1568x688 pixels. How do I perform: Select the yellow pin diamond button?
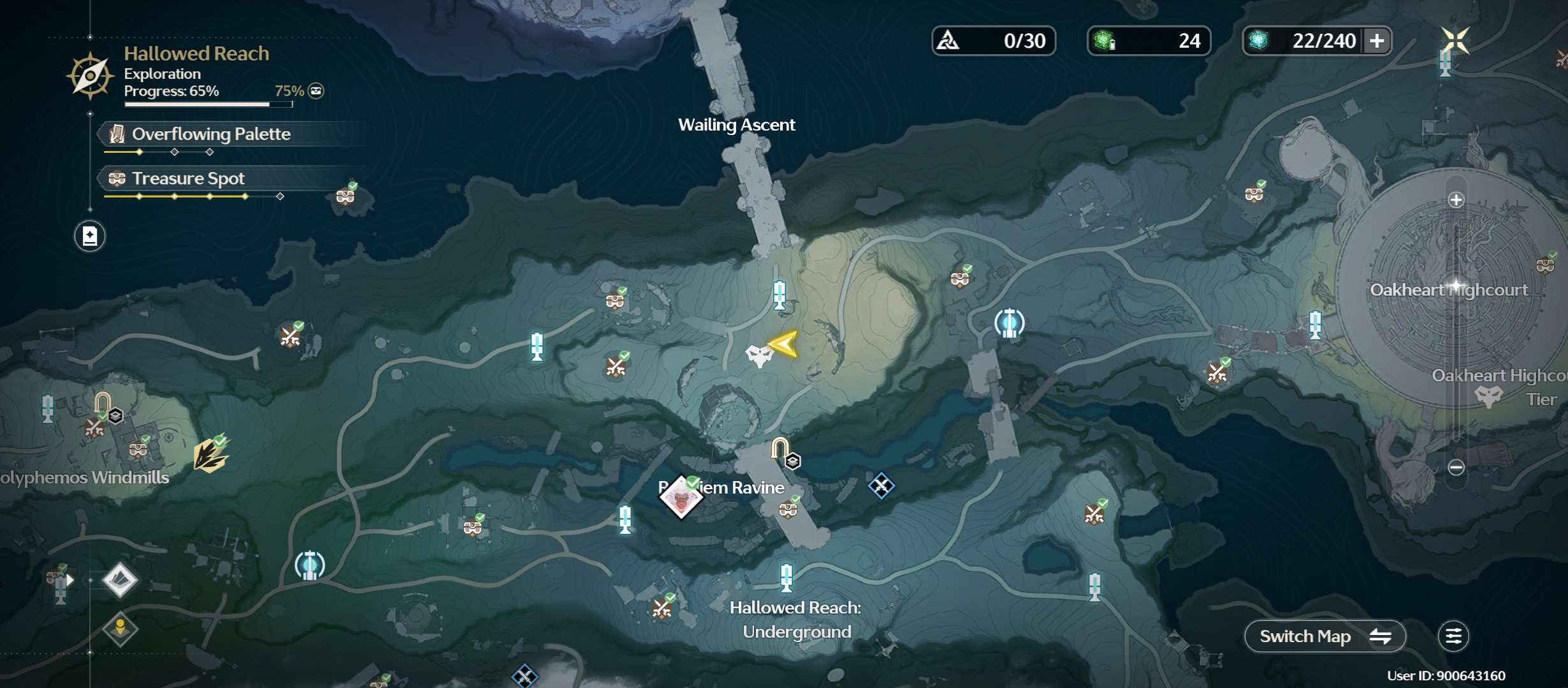point(120,629)
